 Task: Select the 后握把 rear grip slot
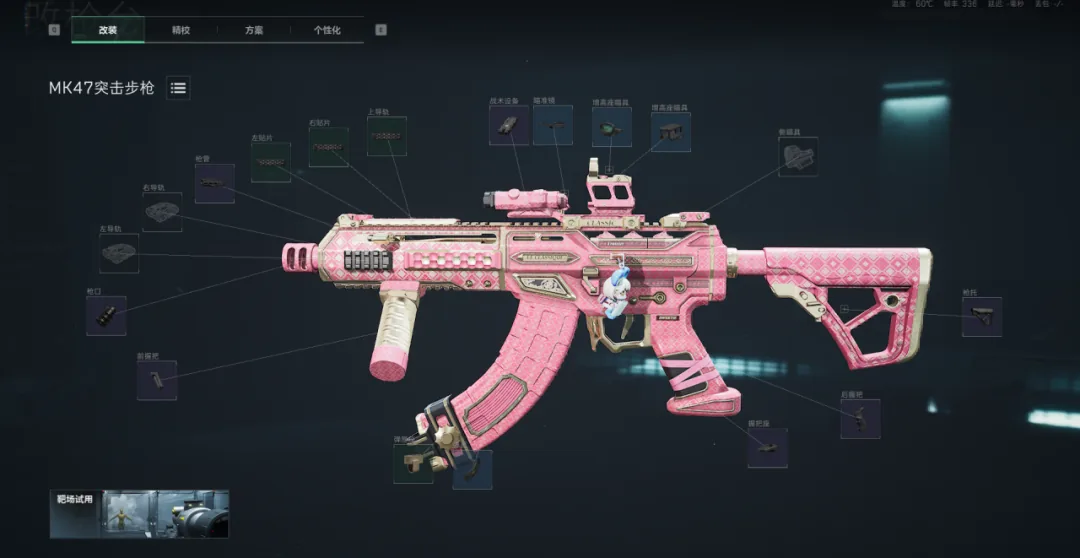pyautogui.click(x=860, y=419)
